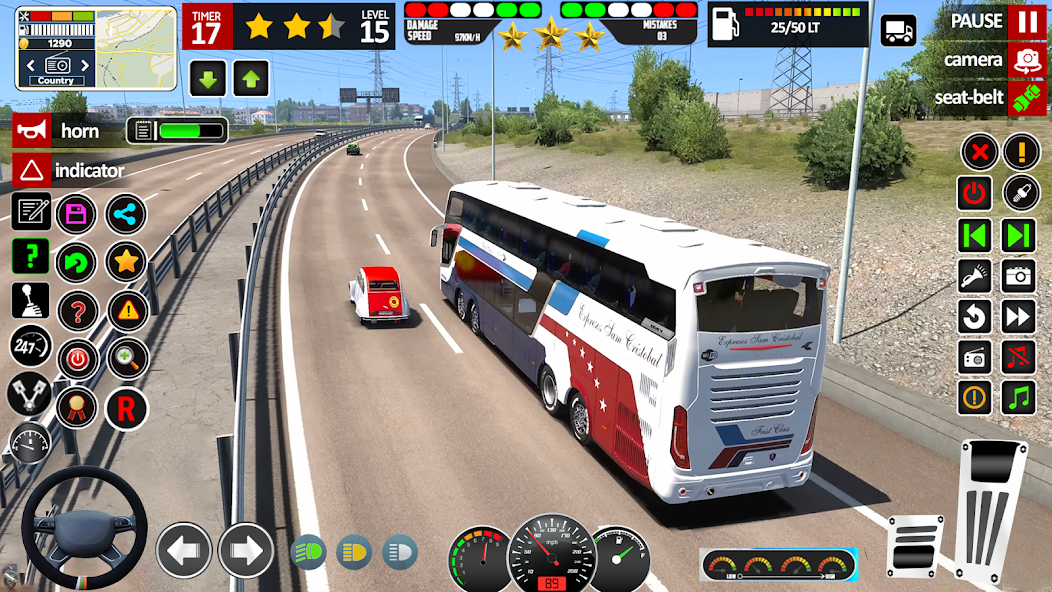Mute music with crossed-out note icon
This screenshot has width=1052, height=592.
coord(1019,357)
